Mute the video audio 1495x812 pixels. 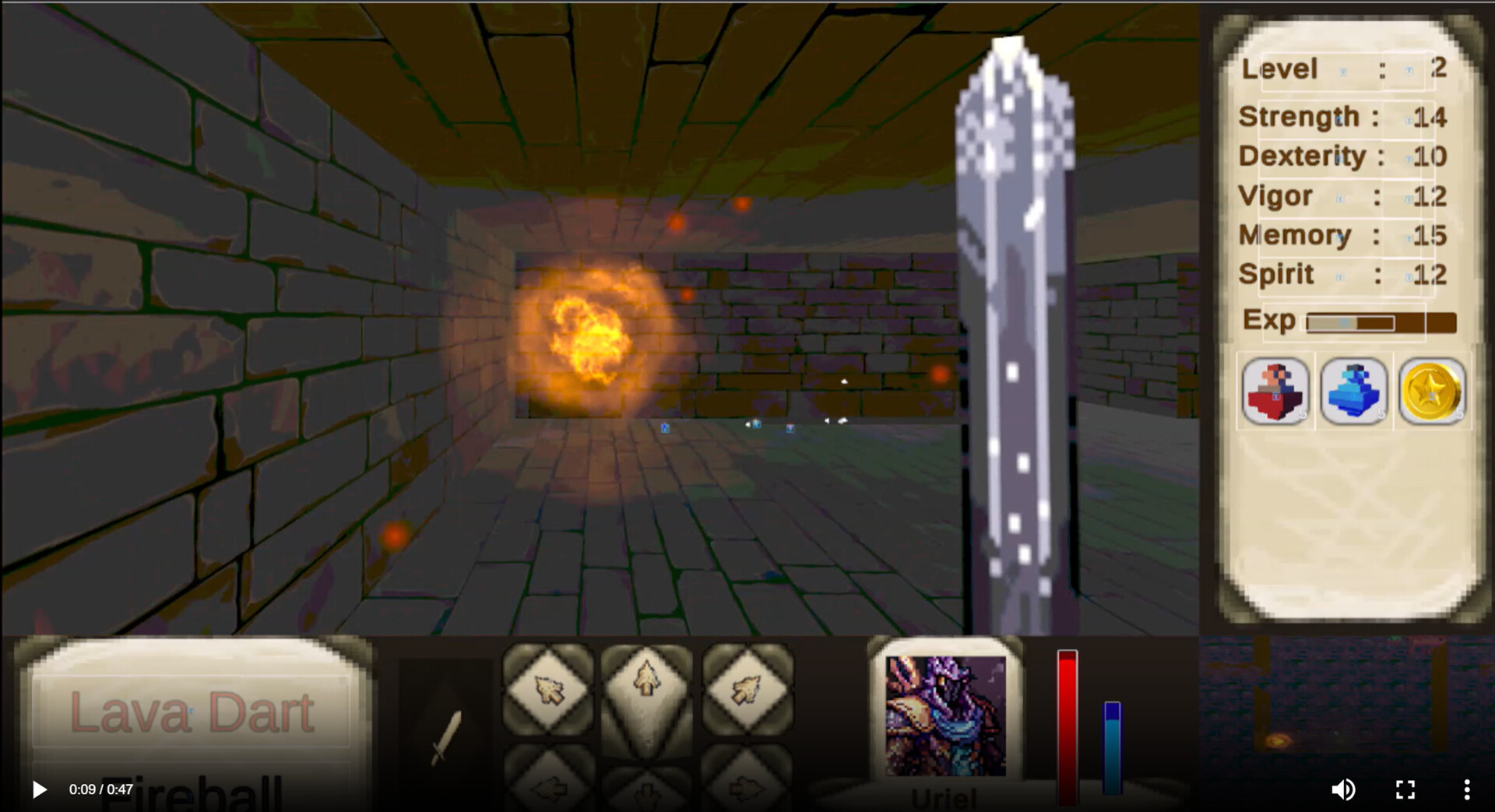tap(1344, 789)
